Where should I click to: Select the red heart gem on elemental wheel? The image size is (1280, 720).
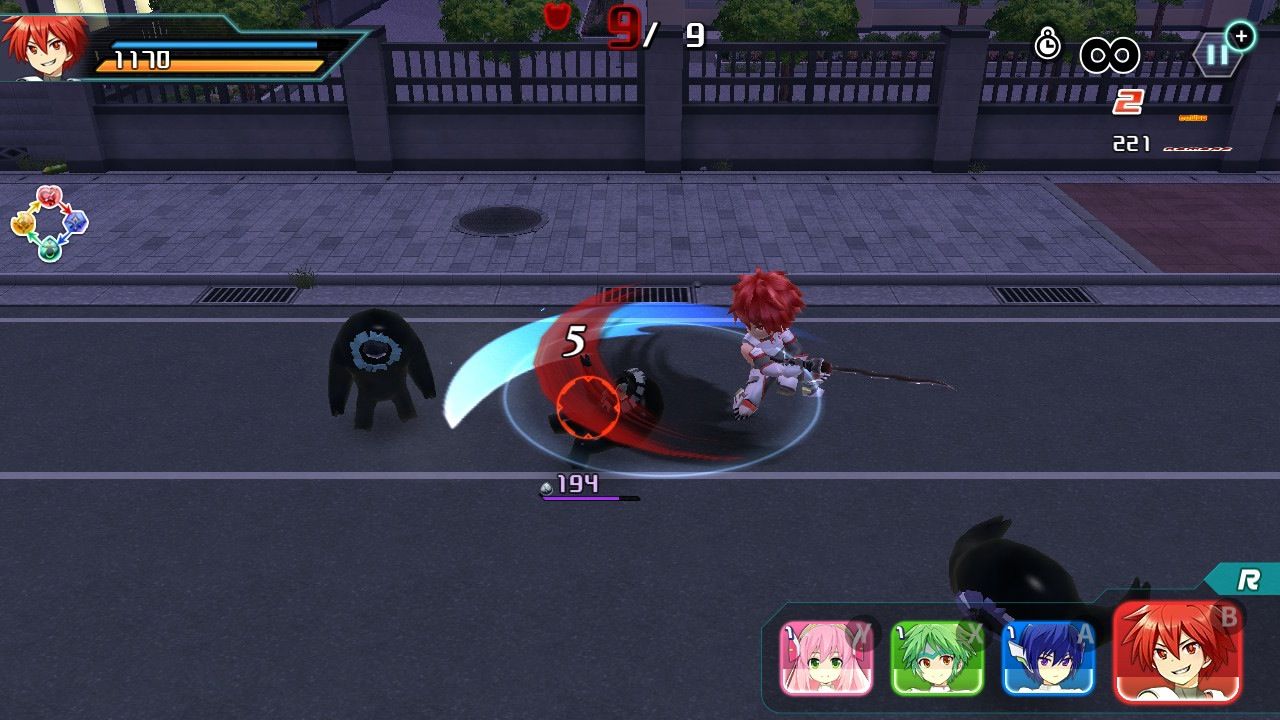coord(49,197)
